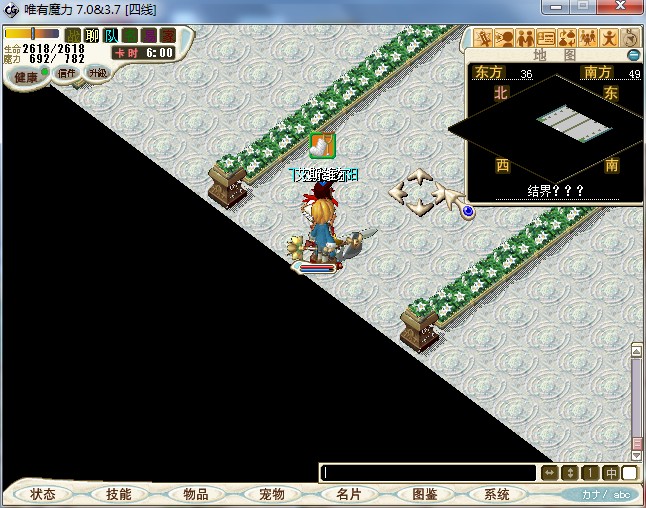Toggle the 聊 chat mode button
The width and height of the screenshot is (646, 508).
[91, 36]
